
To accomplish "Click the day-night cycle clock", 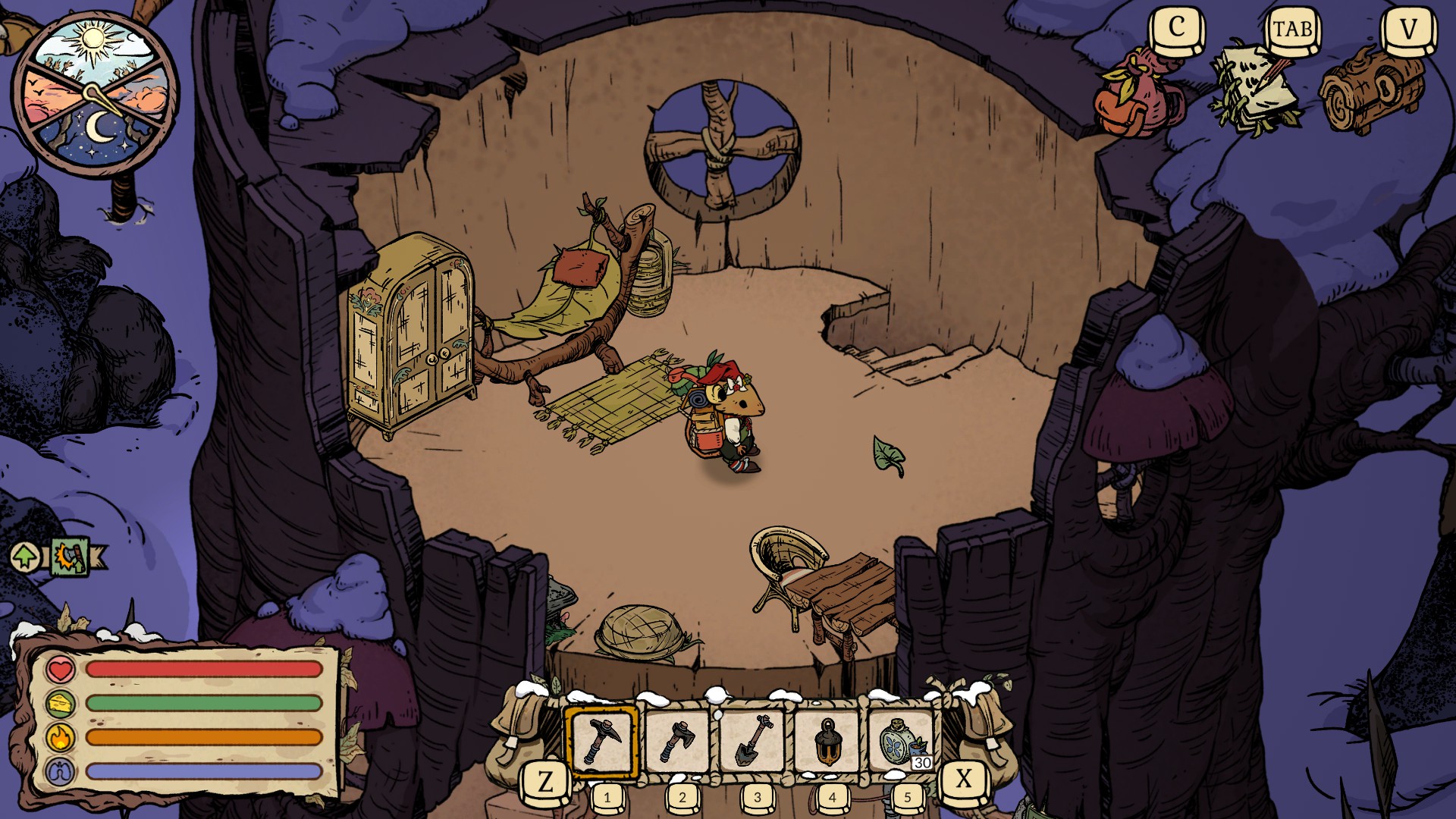I will coord(95,95).
